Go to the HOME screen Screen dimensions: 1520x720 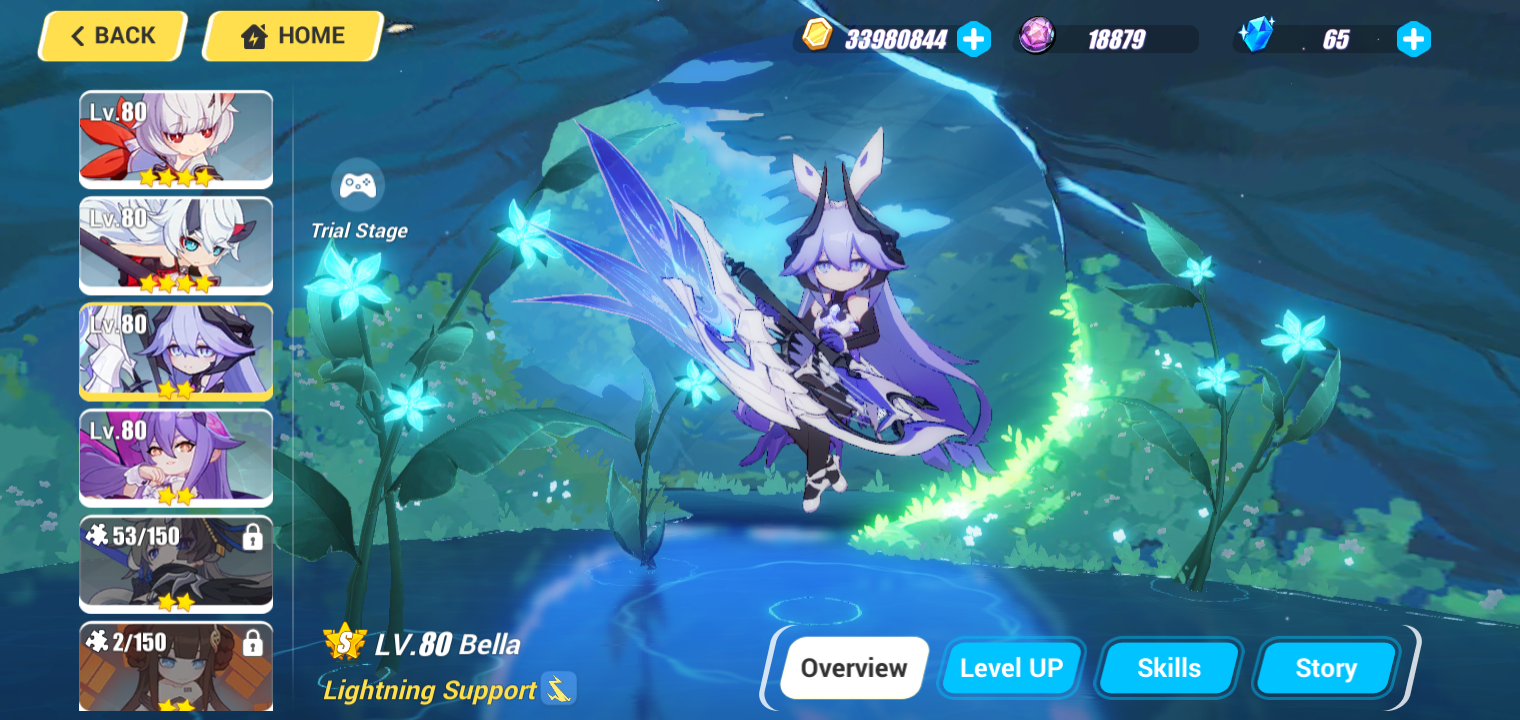pyautogui.click(x=292, y=35)
